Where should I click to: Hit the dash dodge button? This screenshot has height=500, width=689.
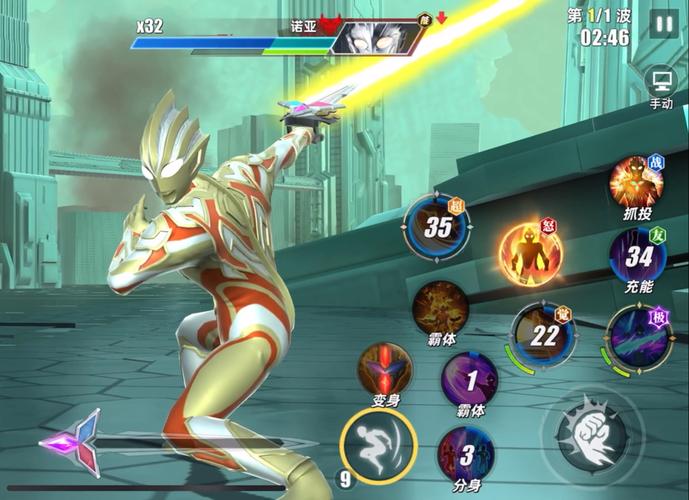[377, 445]
